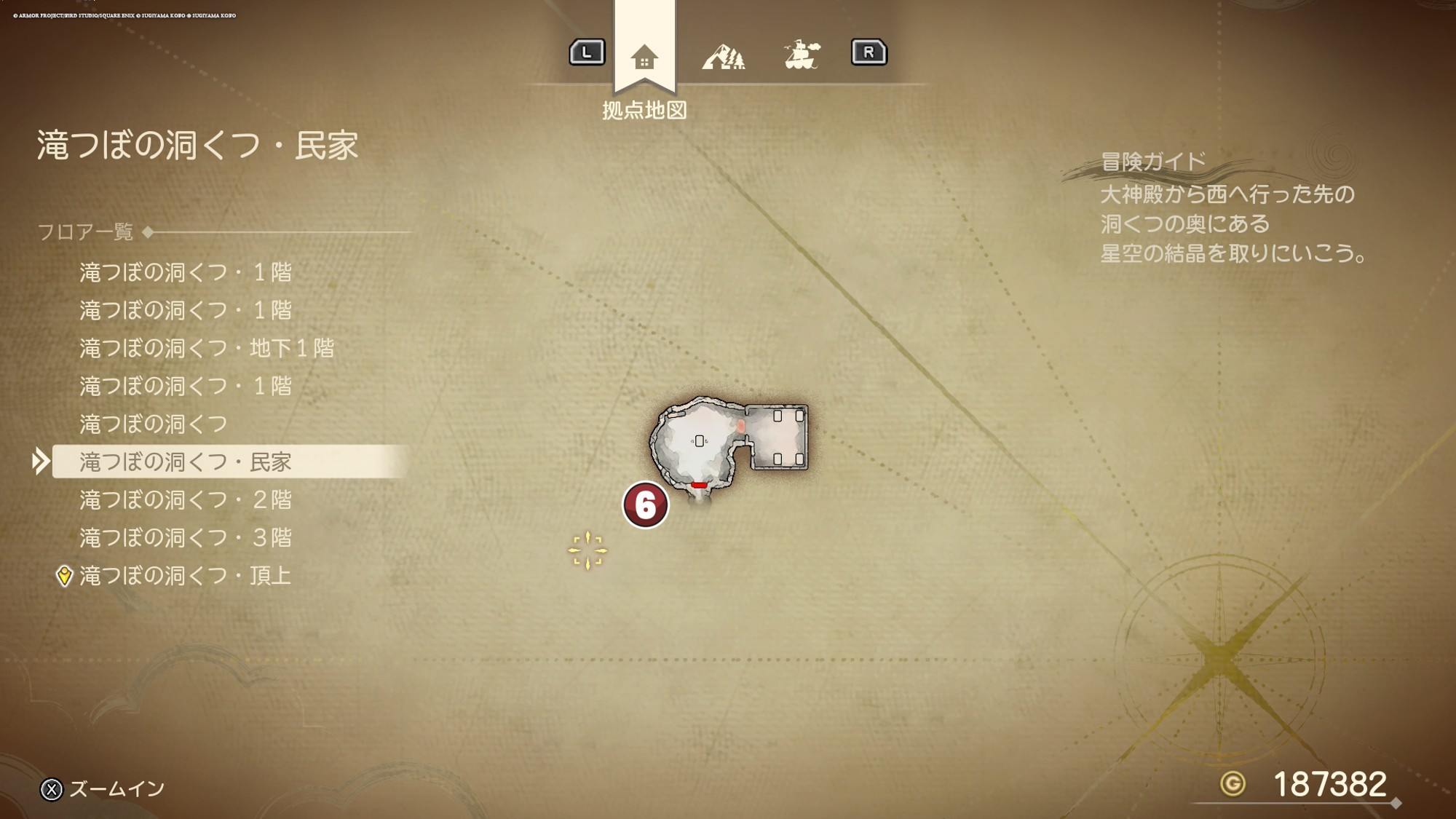Select the 頂上 floor with quest marker
The height and width of the screenshot is (819, 1456).
coord(186,576)
